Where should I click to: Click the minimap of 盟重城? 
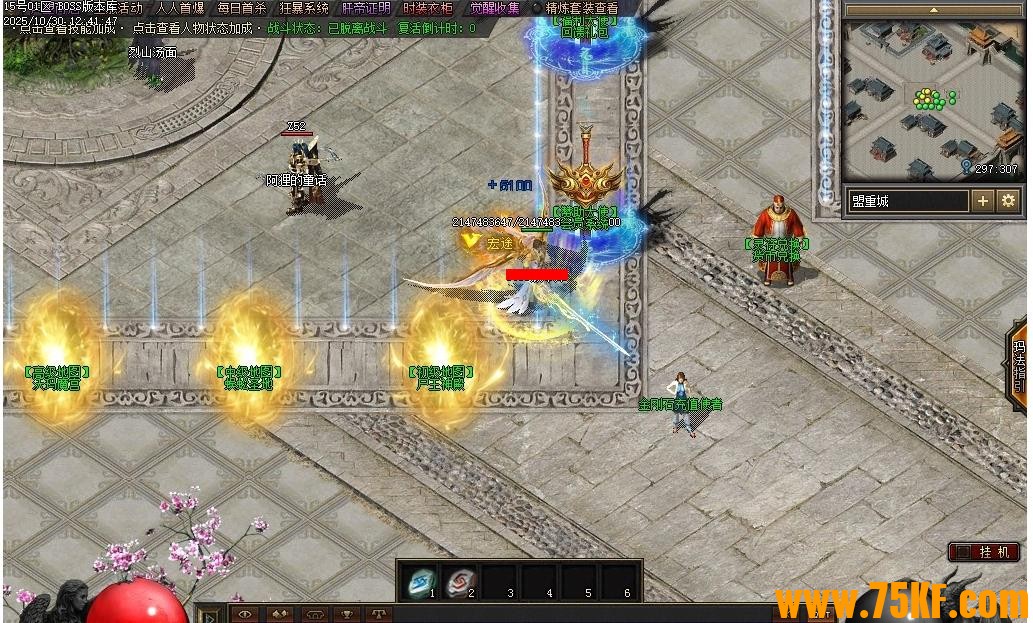933,100
